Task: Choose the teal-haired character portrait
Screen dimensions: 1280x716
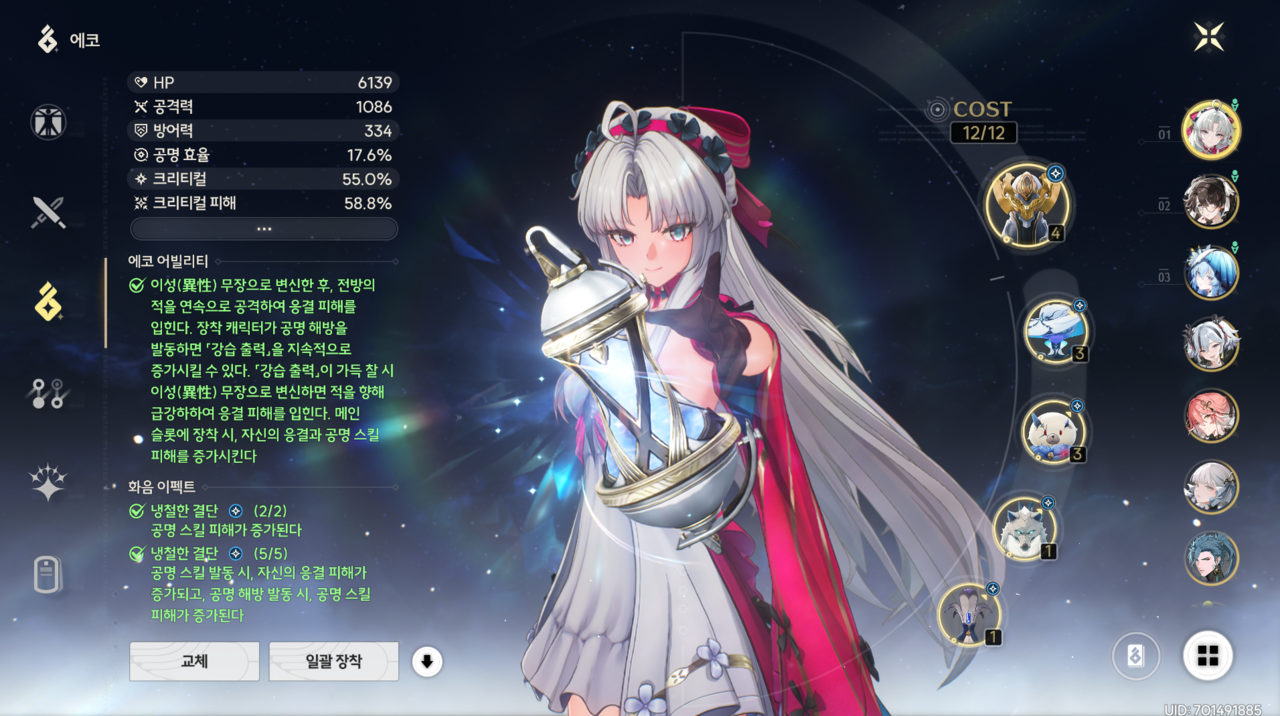Action: [x=1211, y=558]
